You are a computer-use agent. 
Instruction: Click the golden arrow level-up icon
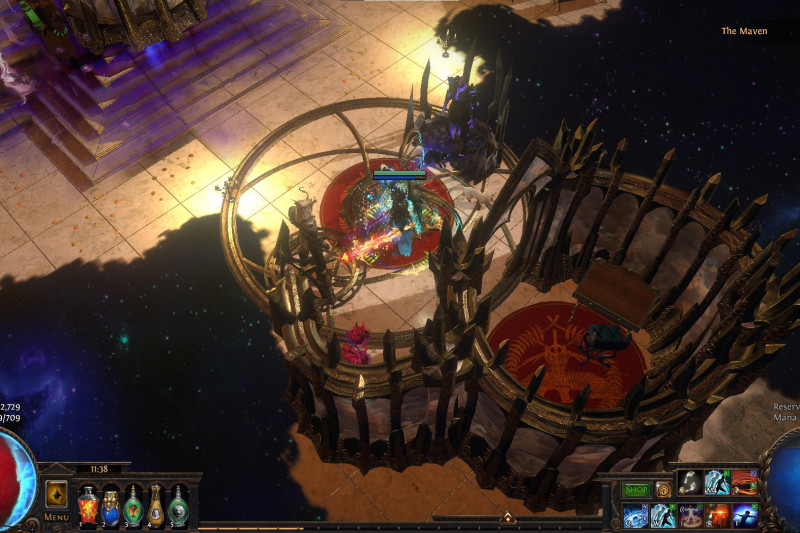click(56, 494)
